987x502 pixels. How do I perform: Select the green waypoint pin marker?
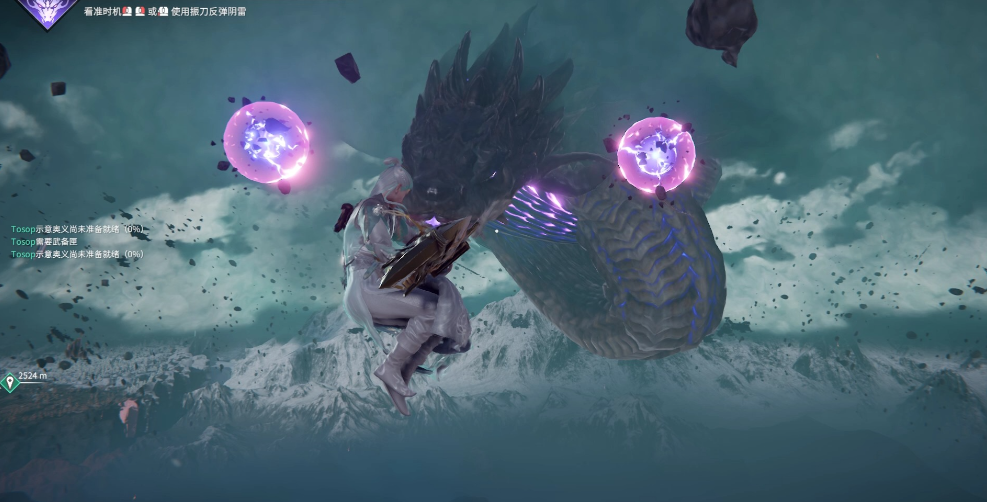coord(9,381)
